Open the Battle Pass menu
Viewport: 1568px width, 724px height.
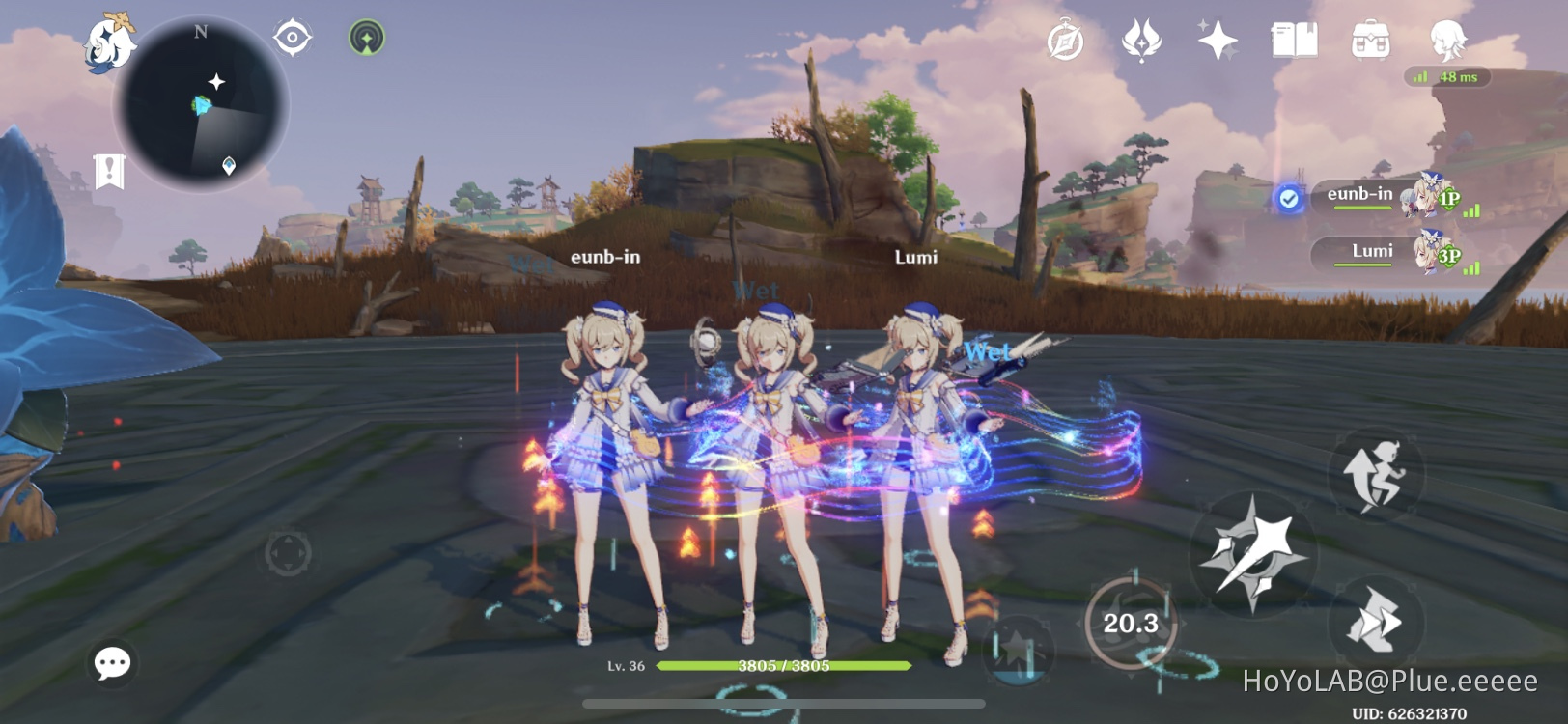[x=1143, y=41]
